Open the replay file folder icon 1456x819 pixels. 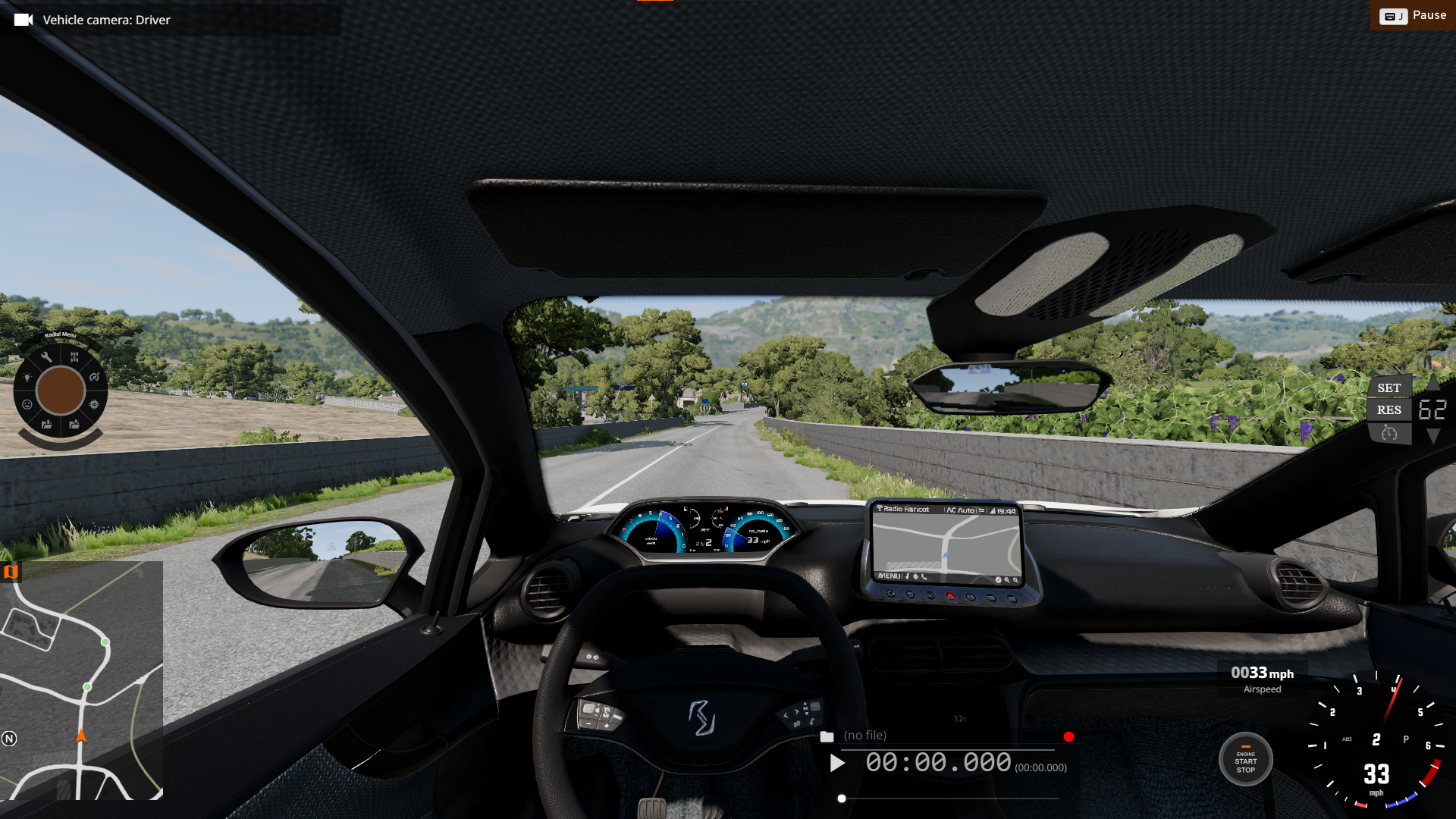click(827, 736)
